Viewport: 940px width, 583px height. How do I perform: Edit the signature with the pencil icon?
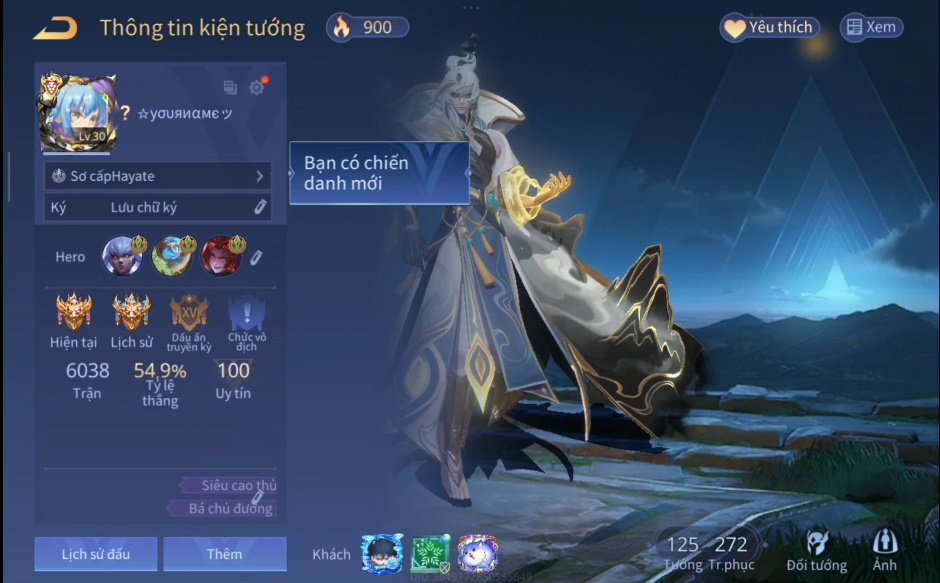coord(259,207)
